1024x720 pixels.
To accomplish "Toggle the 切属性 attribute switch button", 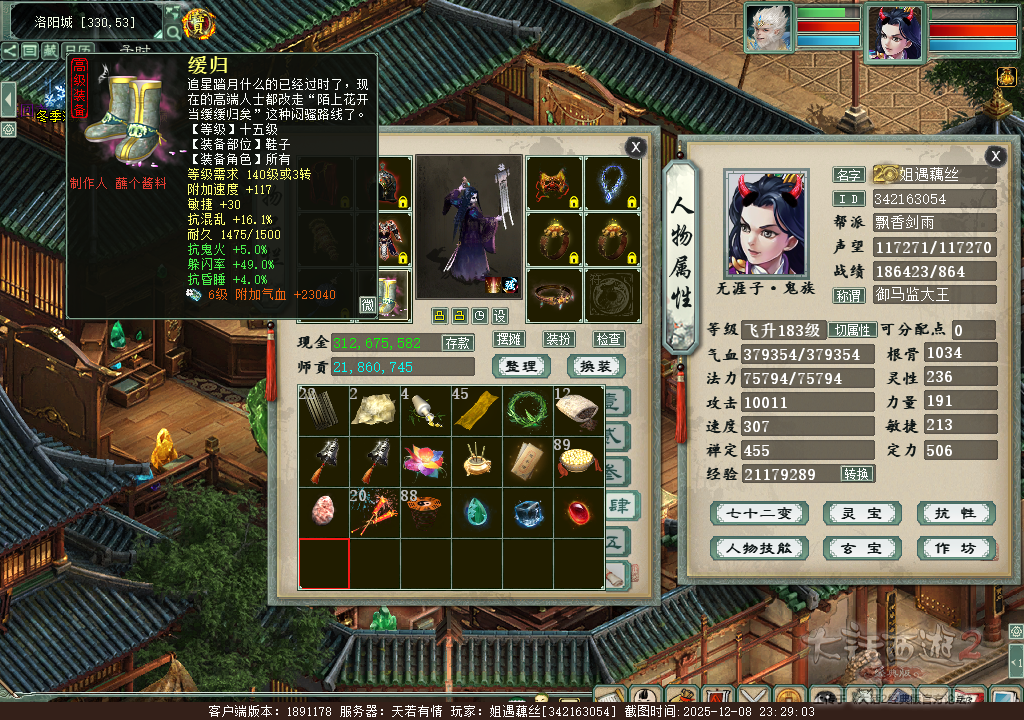I will pos(854,330).
